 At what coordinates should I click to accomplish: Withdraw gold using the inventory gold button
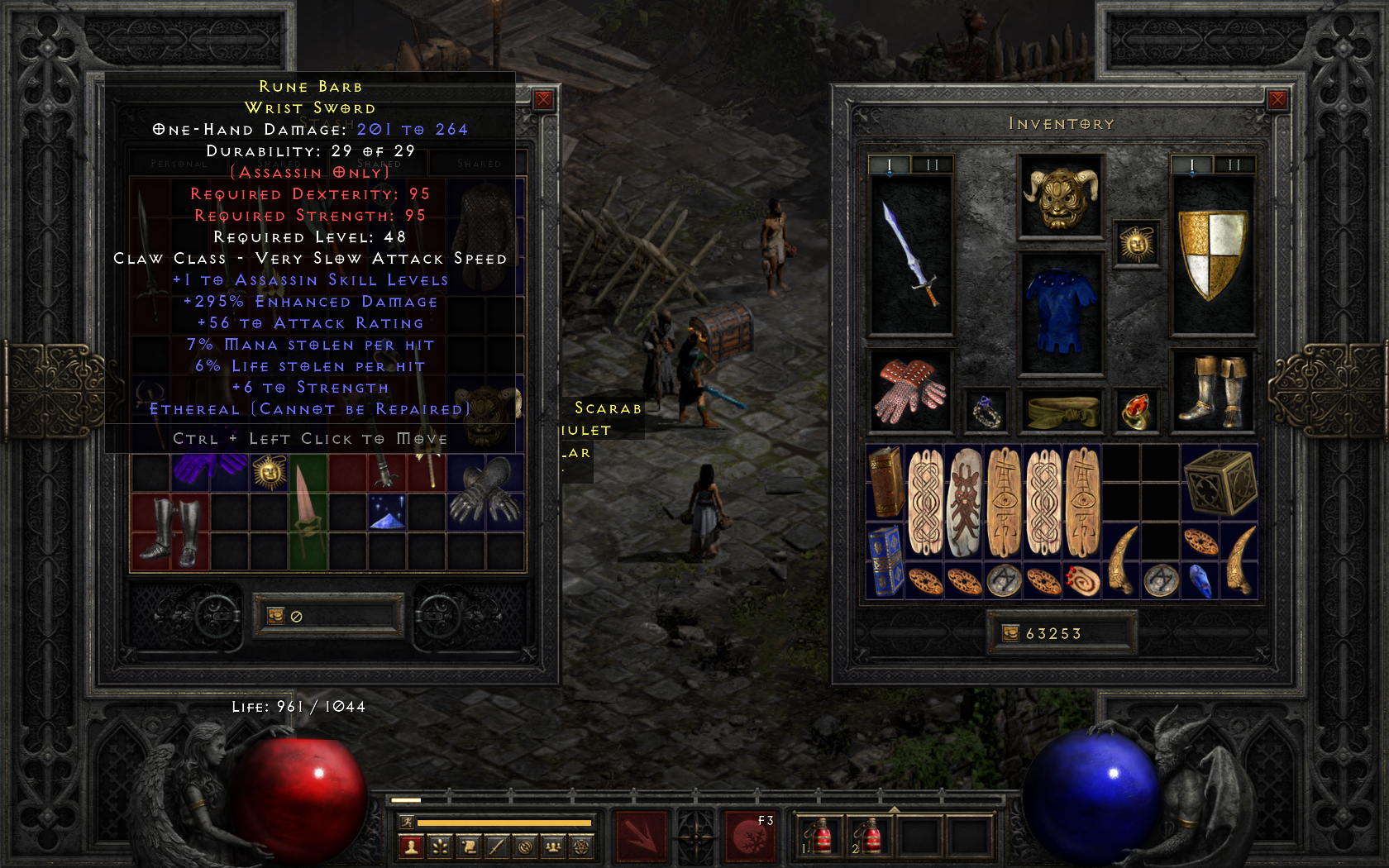click(1011, 633)
